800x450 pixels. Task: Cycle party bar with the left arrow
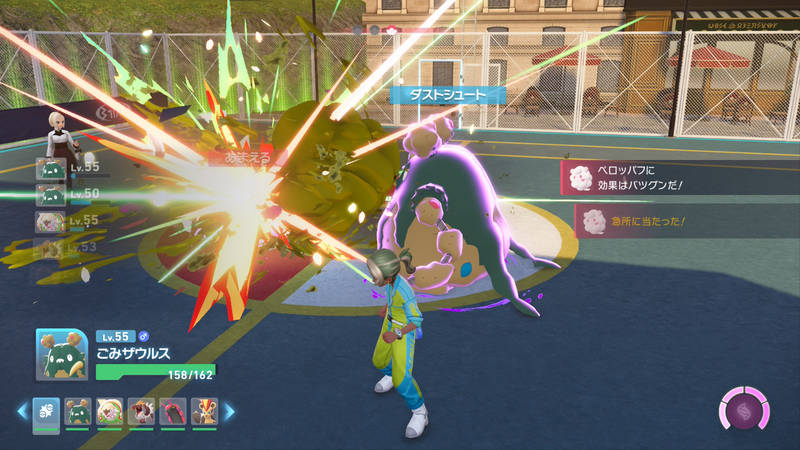(22, 410)
